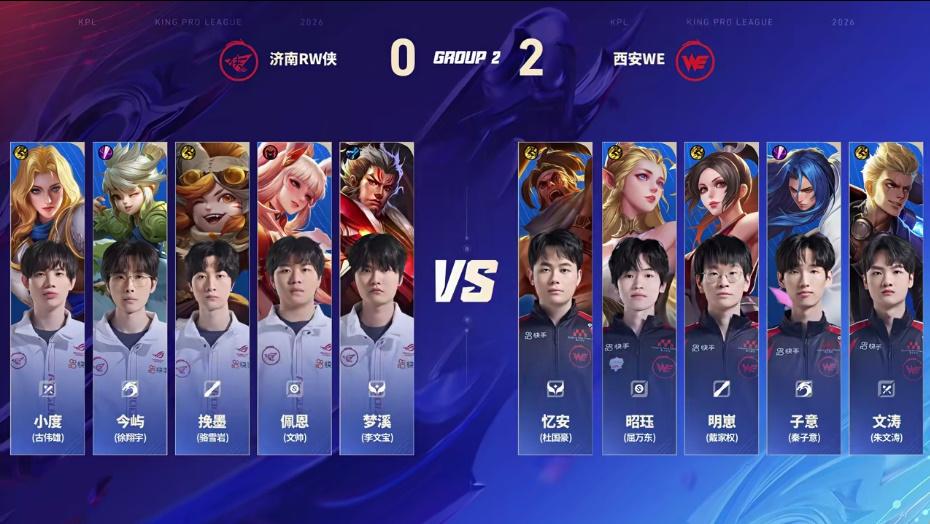Select the 梦溪 player card
This screenshot has height=524, width=930.
click(x=377, y=297)
